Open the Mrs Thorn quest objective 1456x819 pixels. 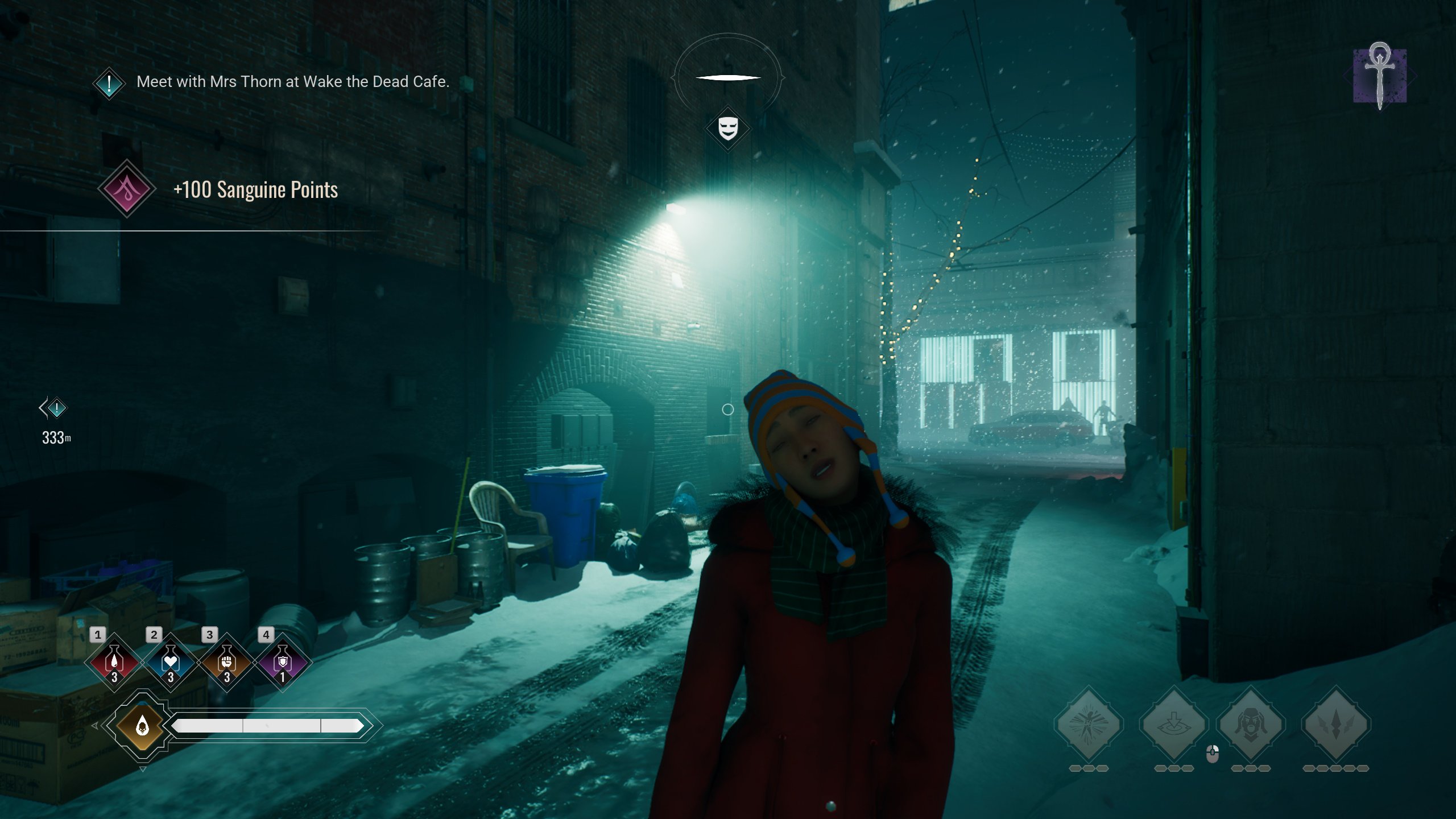(x=292, y=82)
